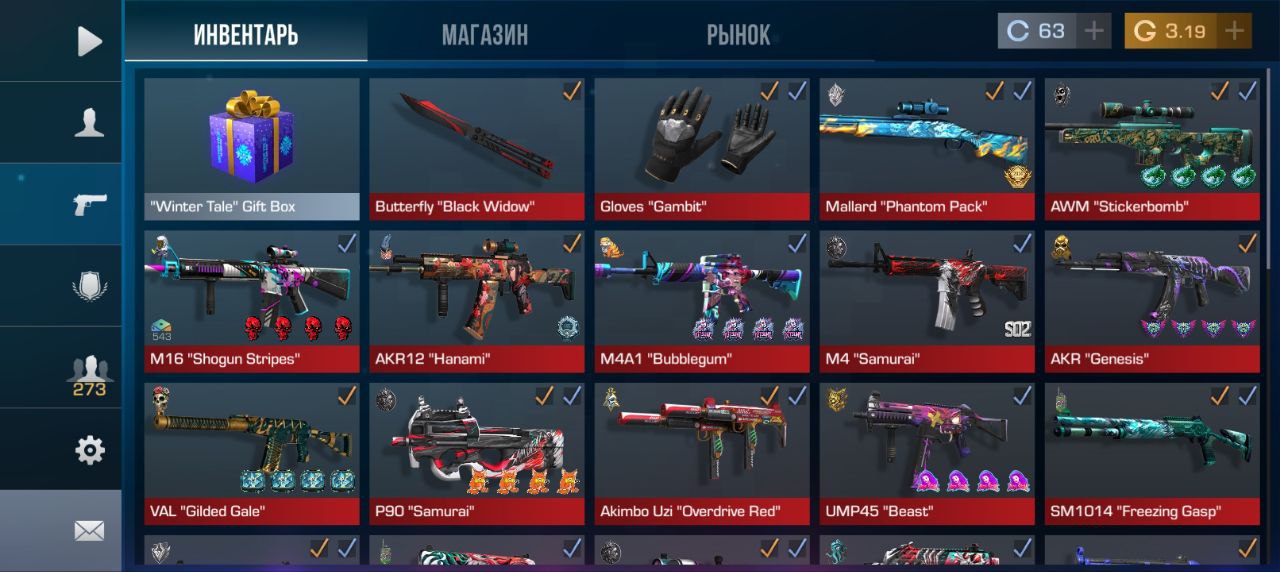This screenshot has width=1280, height=572.
Task: Open the player profile icon
Action: pyautogui.click(x=89, y=123)
